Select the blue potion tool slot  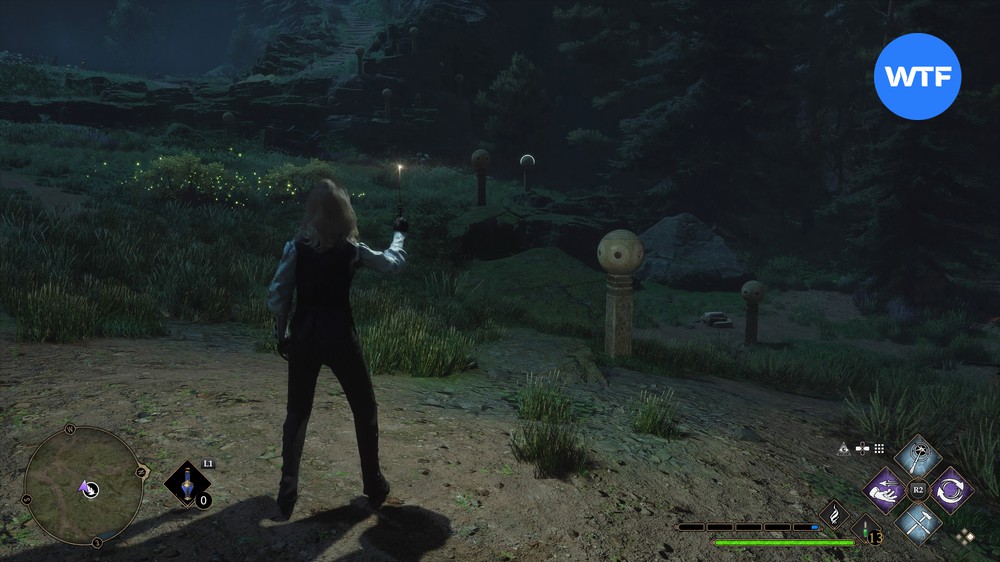point(185,484)
